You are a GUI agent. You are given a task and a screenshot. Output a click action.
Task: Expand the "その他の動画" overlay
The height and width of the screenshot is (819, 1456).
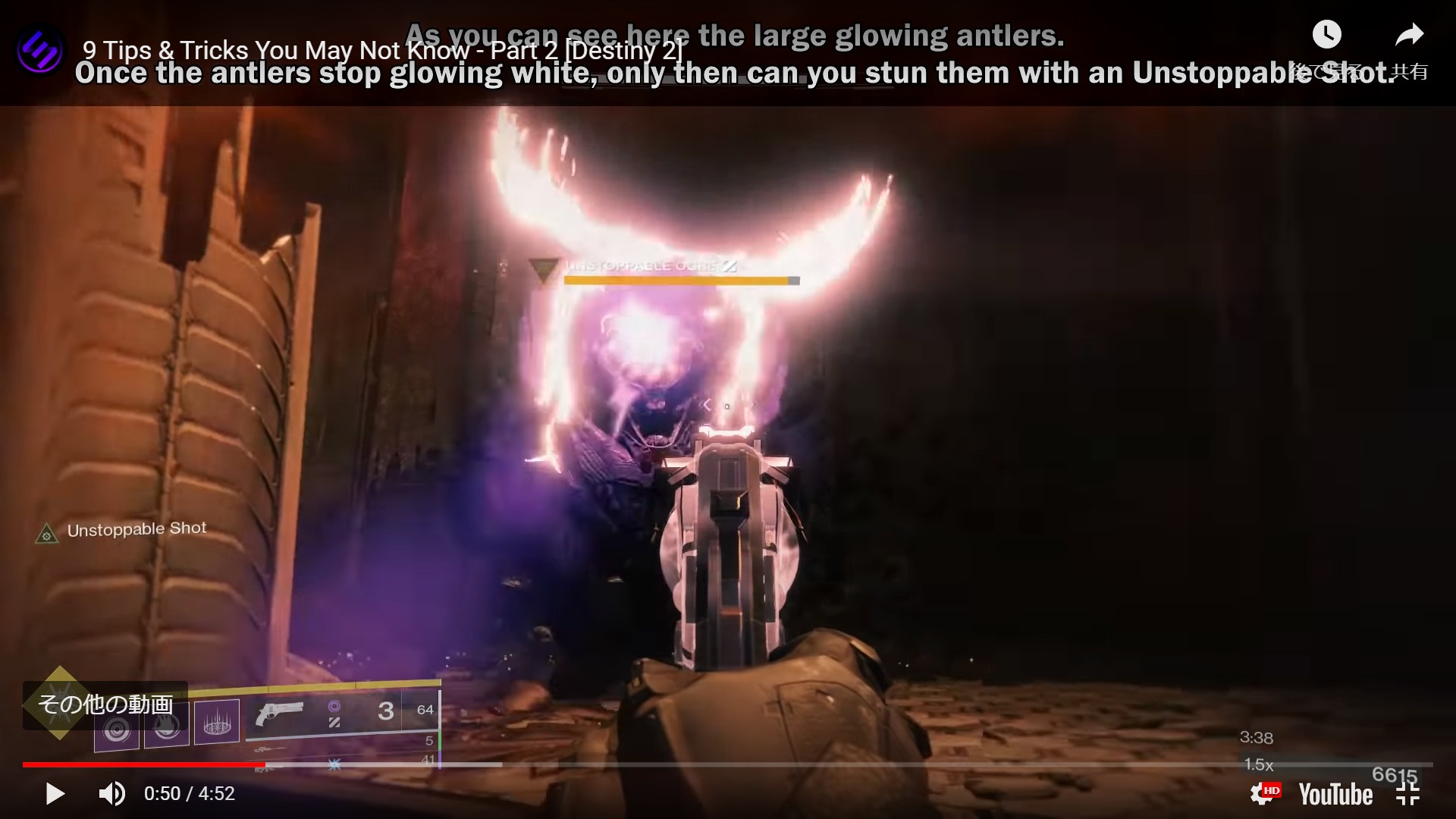pyautogui.click(x=106, y=704)
